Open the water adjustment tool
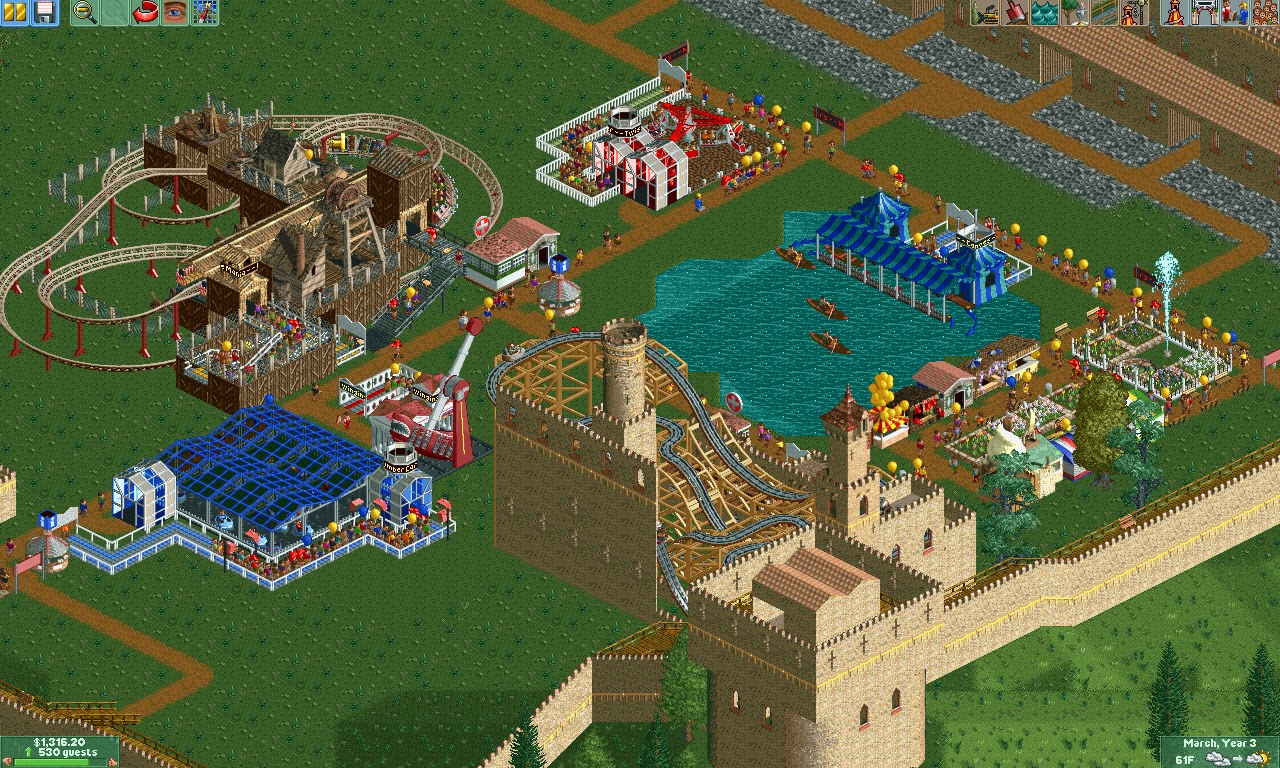The height and width of the screenshot is (768, 1280). (1043, 12)
